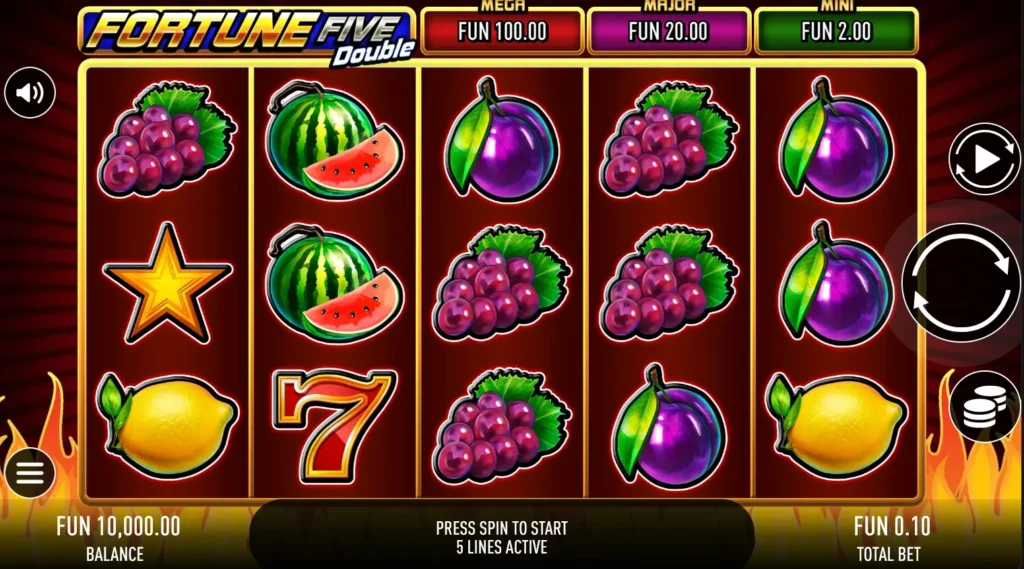Open the bet settings via the coin stack icon
Viewport: 1024px width, 569px height.
pyautogui.click(x=984, y=406)
